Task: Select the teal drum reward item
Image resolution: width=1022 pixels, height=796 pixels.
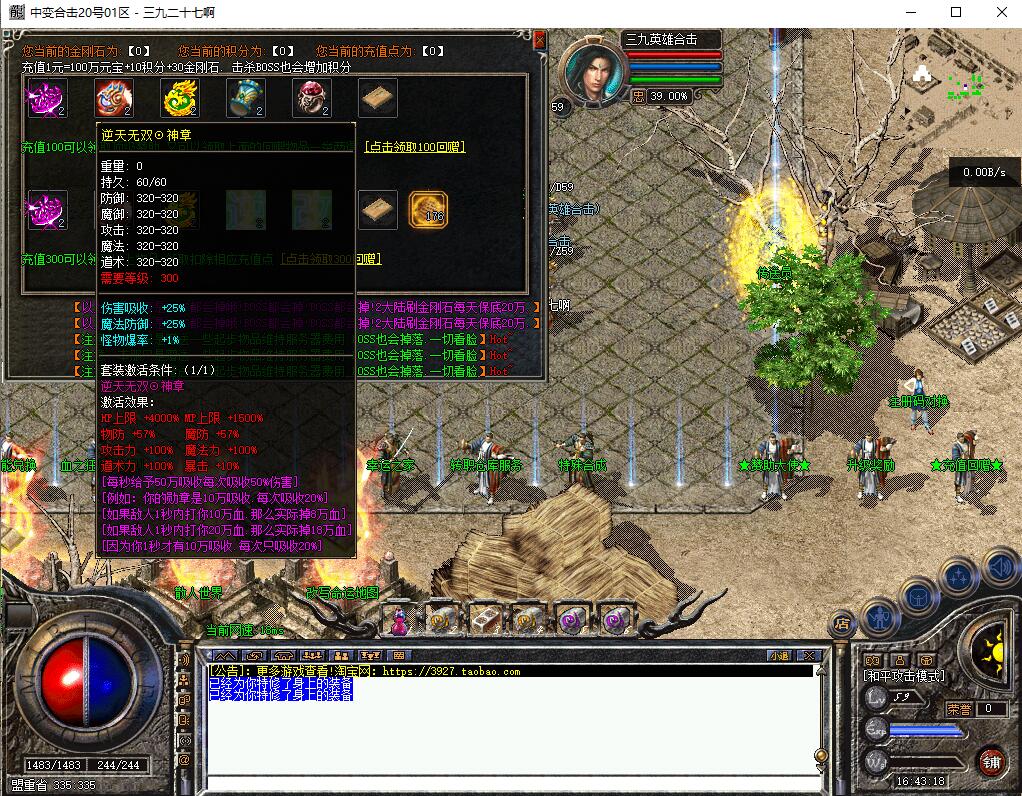Action: click(245, 98)
